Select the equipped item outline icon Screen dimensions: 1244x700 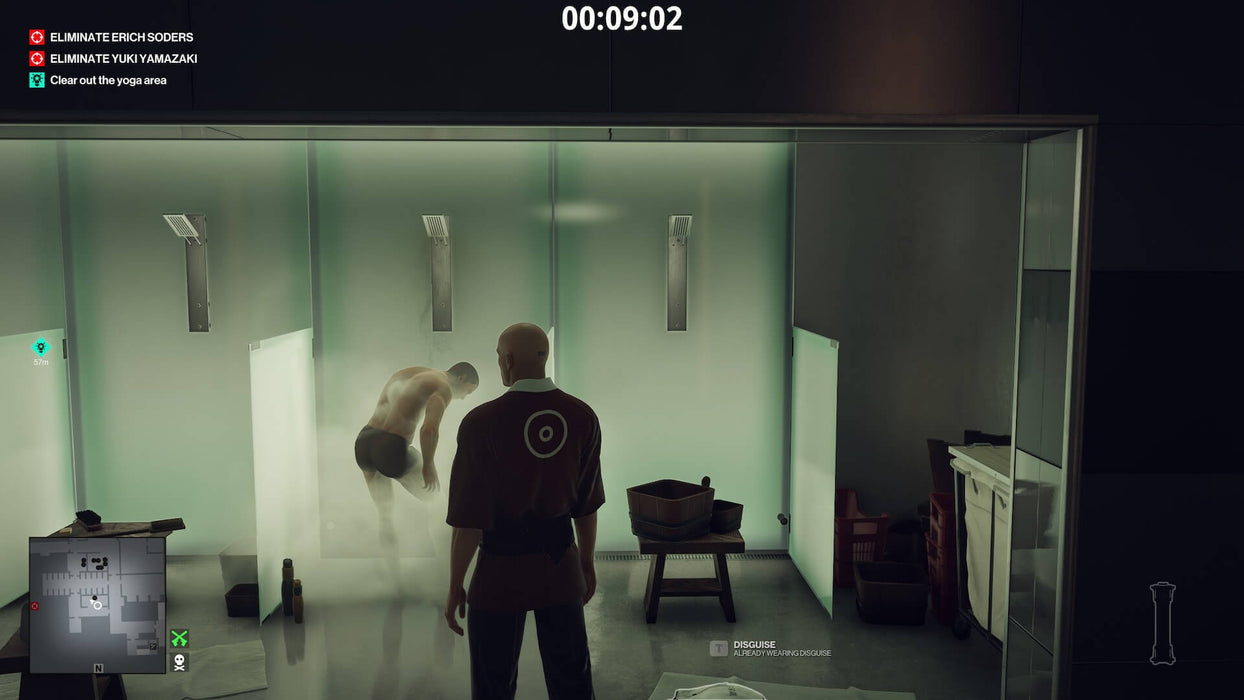[1162, 623]
